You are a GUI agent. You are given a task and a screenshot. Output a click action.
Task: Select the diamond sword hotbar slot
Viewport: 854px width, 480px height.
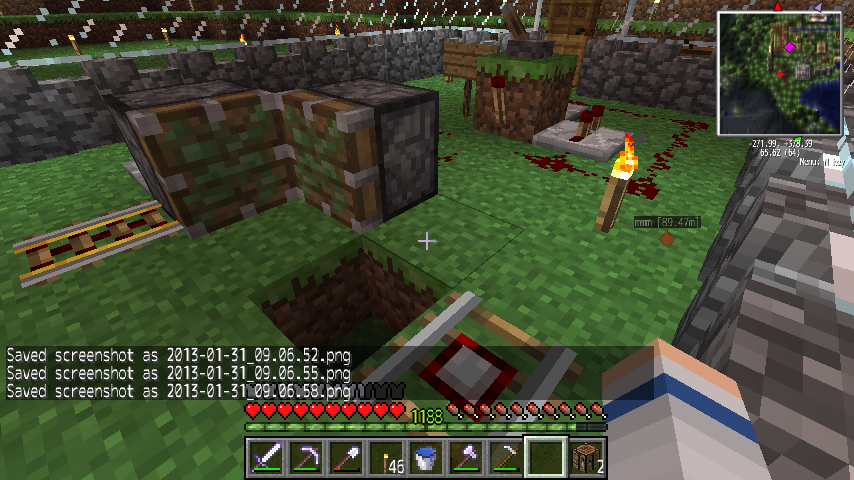click(x=265, y=458)
